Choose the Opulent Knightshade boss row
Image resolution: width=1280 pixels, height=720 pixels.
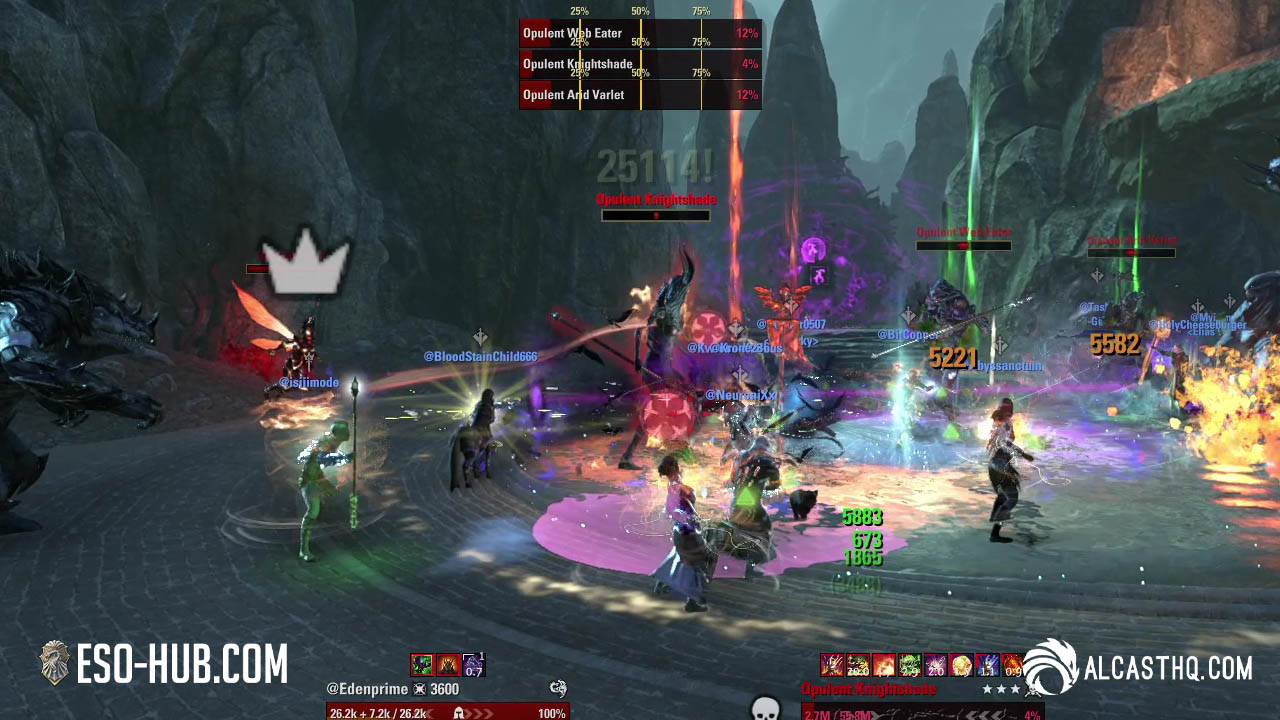pos(640,64)
